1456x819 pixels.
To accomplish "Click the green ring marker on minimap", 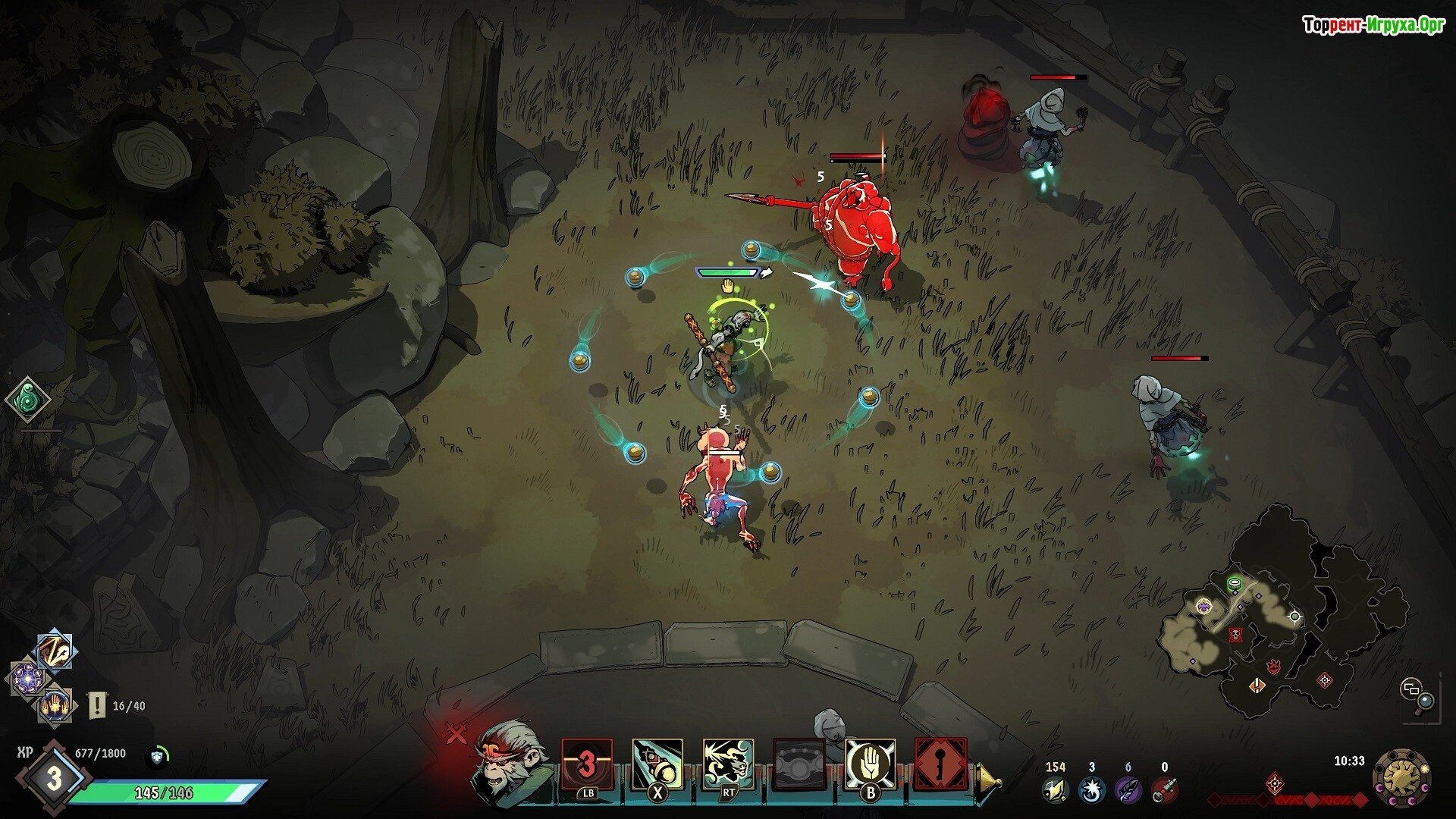I will 1235,583.
